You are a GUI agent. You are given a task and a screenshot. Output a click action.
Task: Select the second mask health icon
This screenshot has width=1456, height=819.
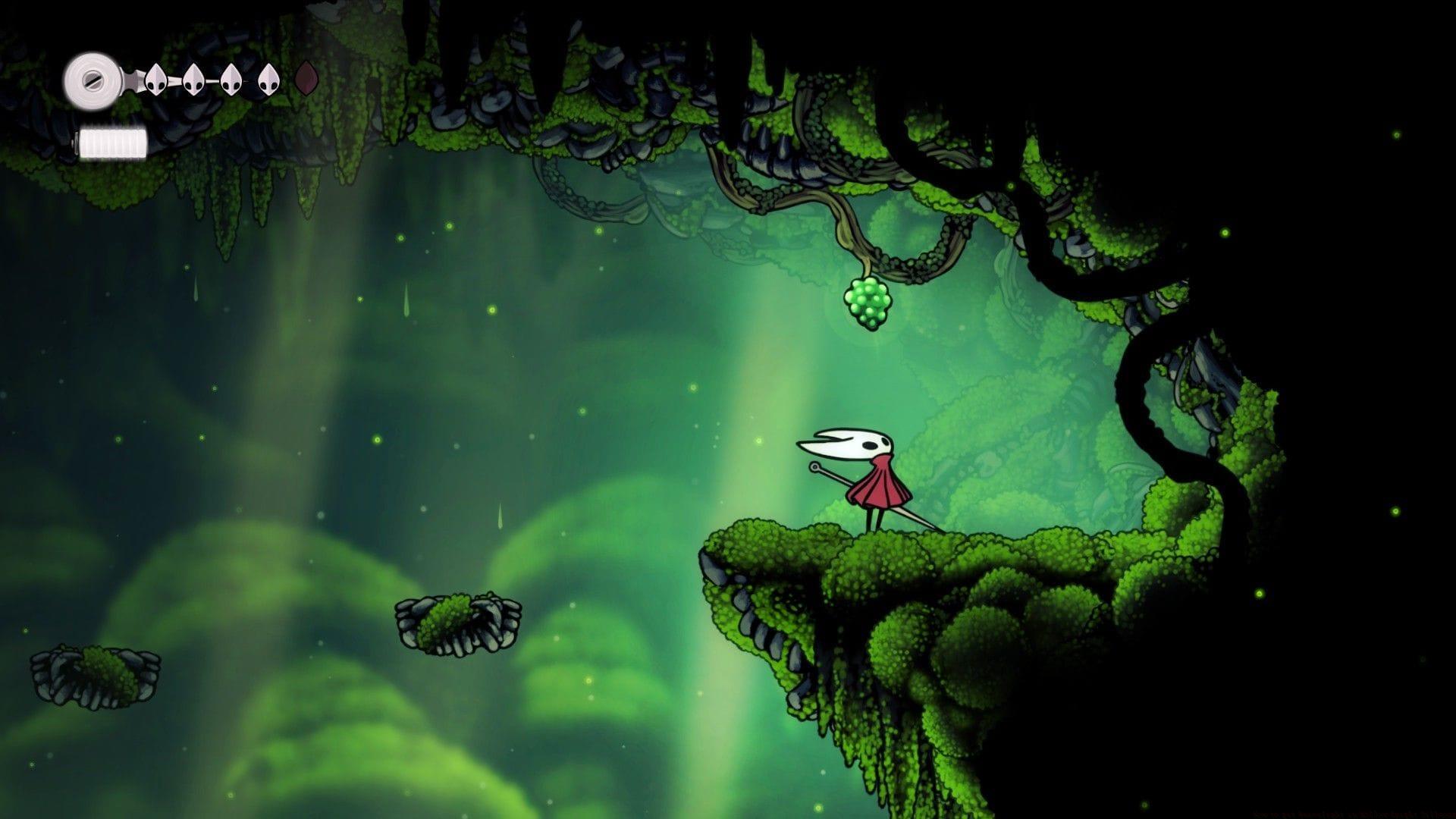[x=193, y=80]
